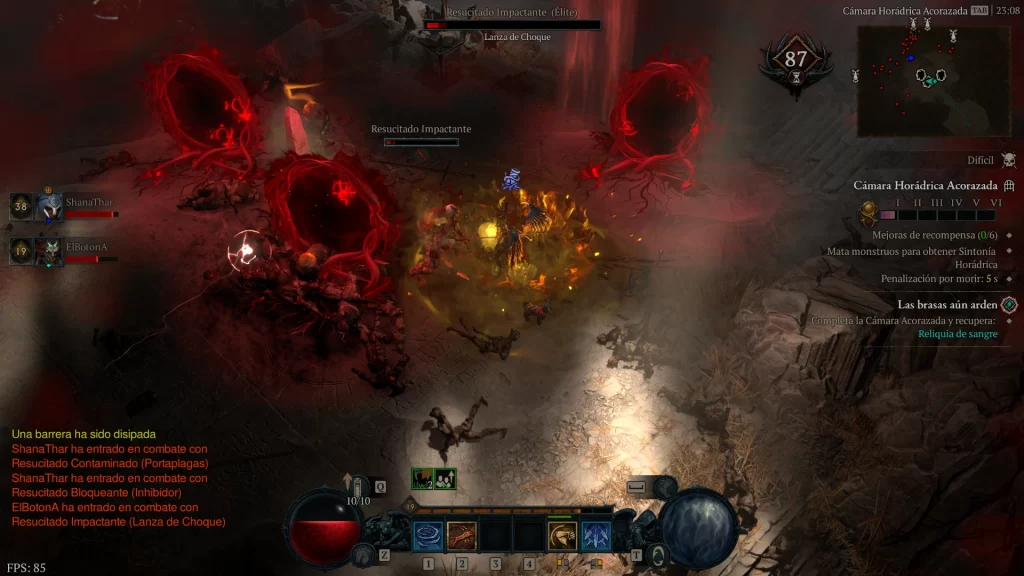This screenshot has width=1024, height=576.
Task: Click the Cámara Horádrica Acorazada objective title
Action: pyautogui.click(x=925, y=186)
